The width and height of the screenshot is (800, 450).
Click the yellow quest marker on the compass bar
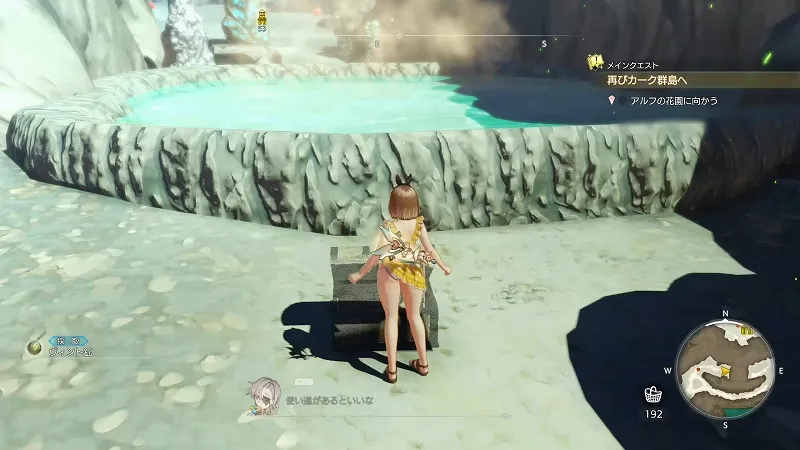[x=262, y=17]
